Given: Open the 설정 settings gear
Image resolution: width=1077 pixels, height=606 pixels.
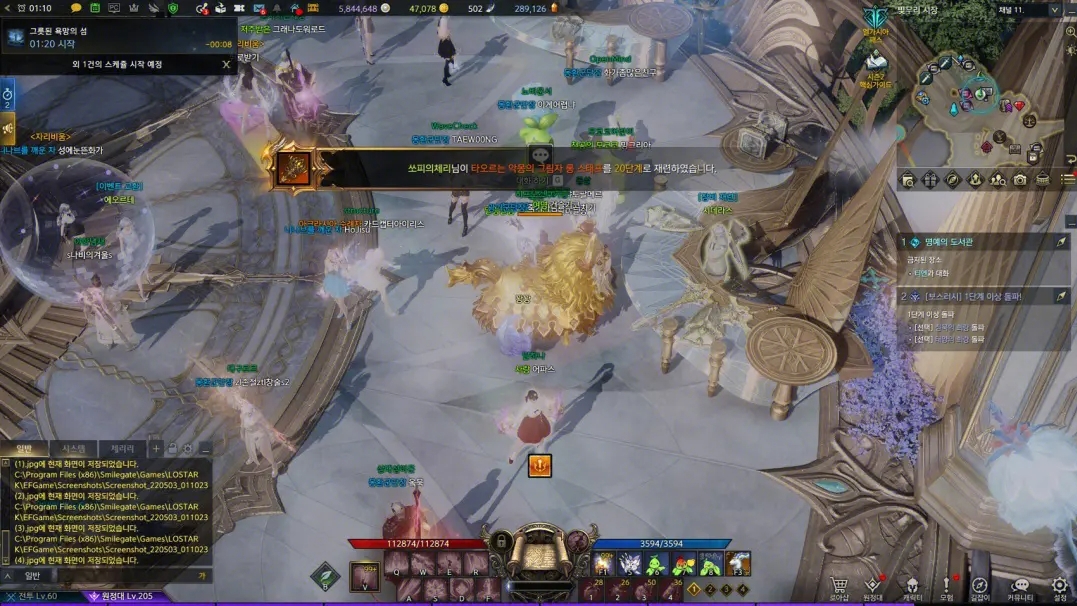Looking at the screenshot, I should 1060,587.
